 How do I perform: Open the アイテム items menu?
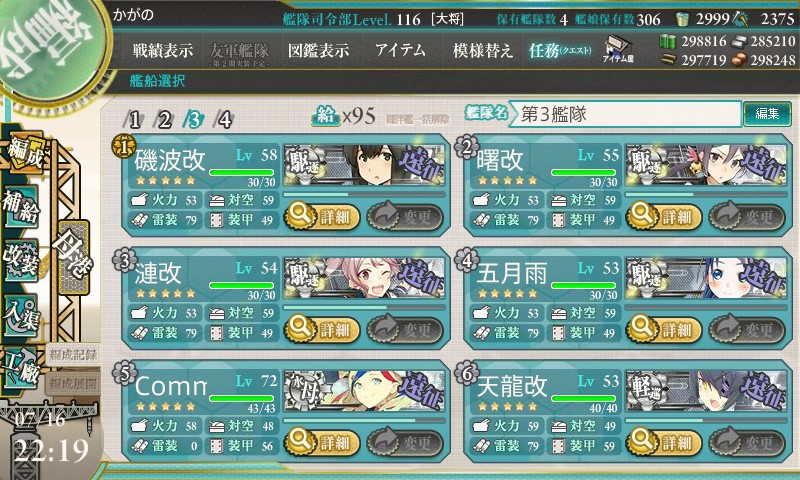coord(401,50)
